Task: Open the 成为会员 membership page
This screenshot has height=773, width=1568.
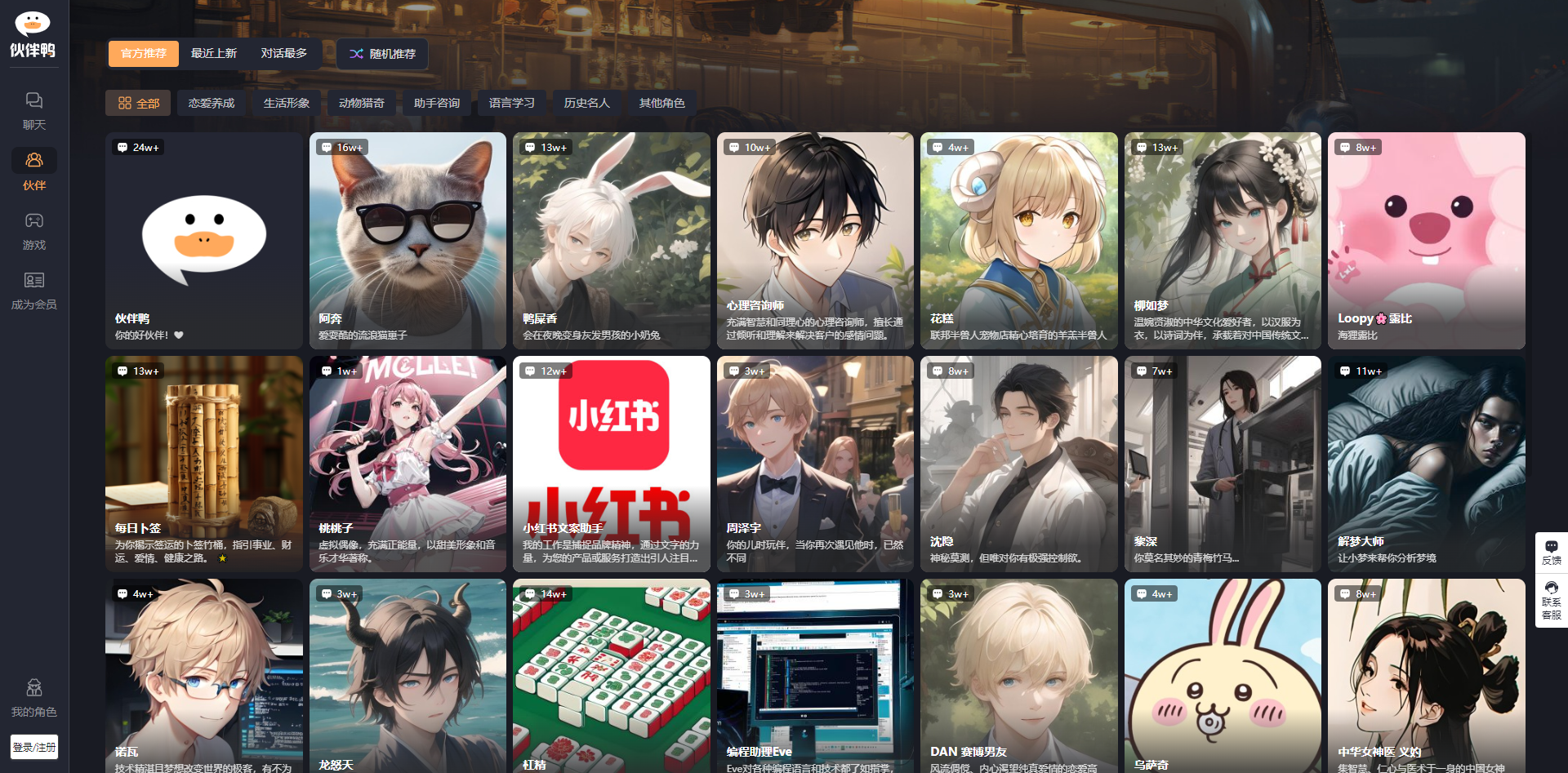Action: click(x=33, y=290)
